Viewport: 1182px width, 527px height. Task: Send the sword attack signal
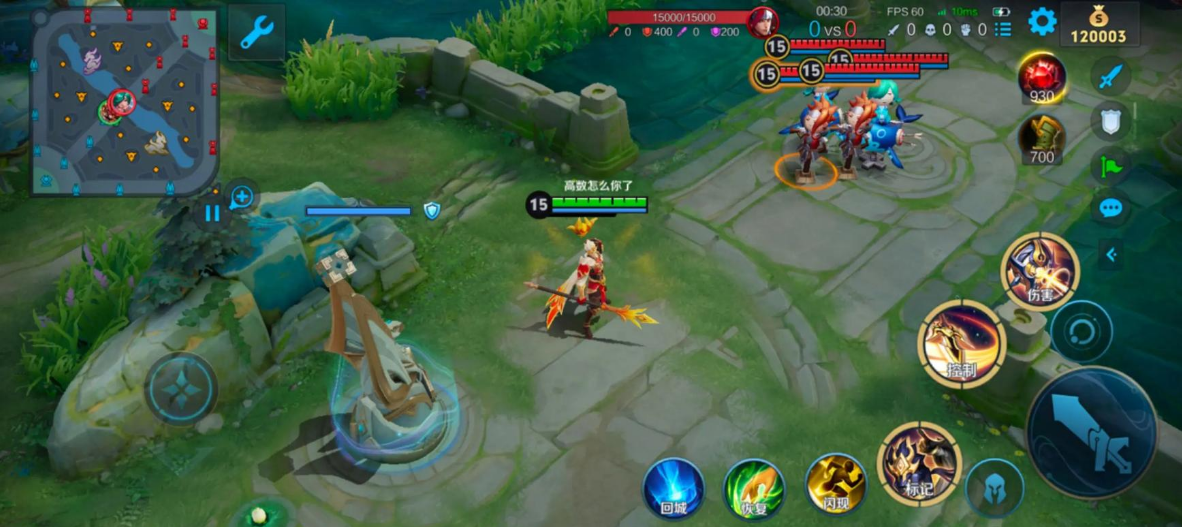1110,76
